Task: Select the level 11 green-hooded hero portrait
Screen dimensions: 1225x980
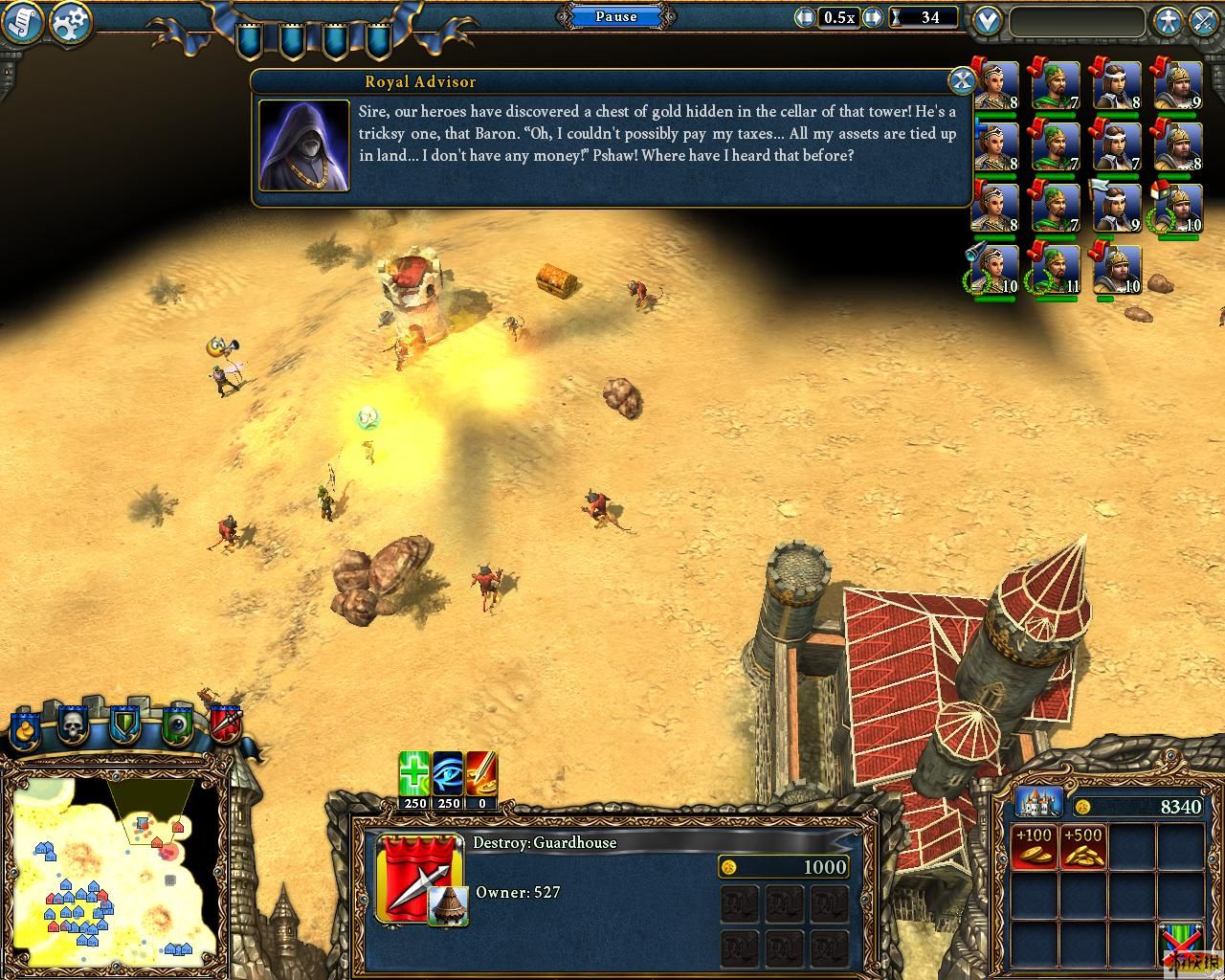Action: point(1055,270)
